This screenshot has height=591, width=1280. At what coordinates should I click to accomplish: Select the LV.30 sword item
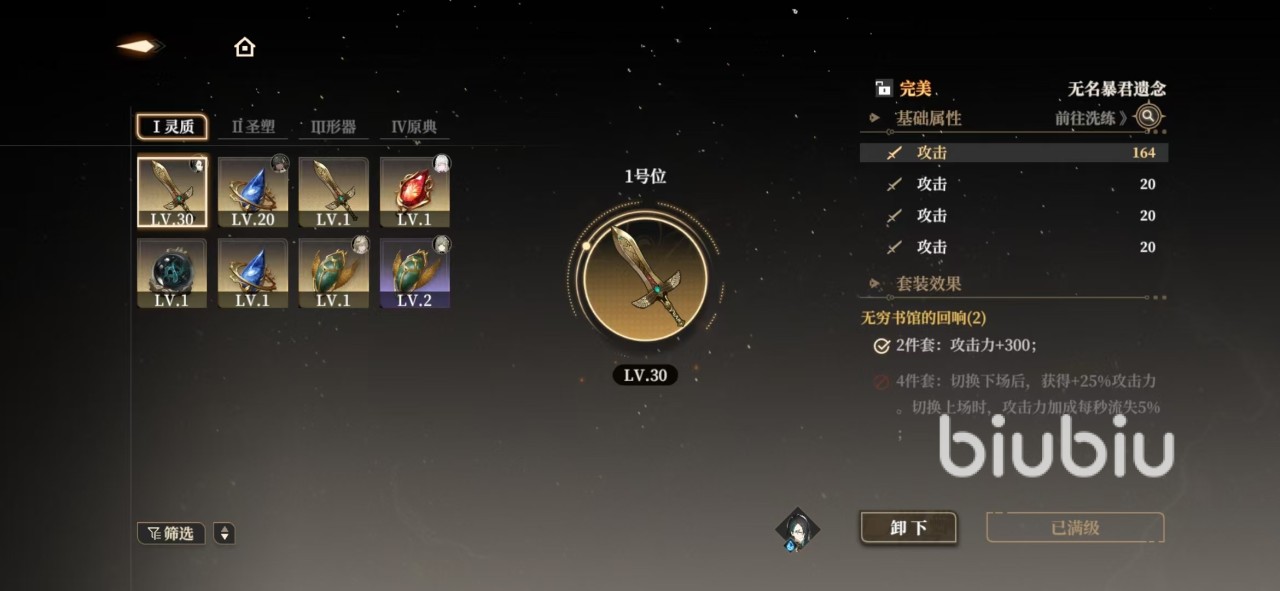coord(172,192)
